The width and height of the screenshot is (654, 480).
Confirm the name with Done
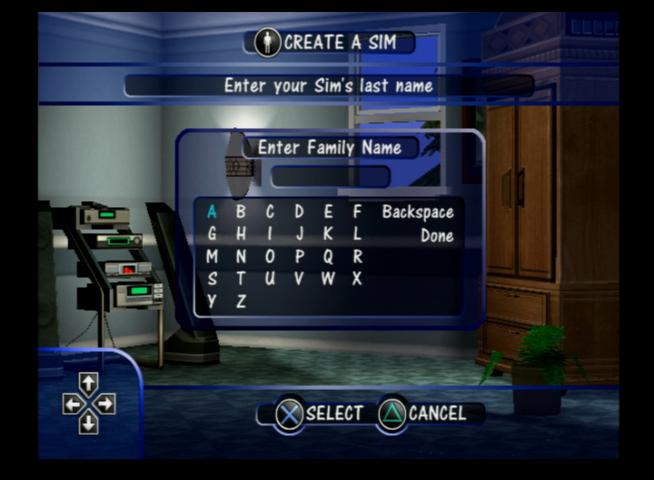pyautogui.click(x=436, y=236)
